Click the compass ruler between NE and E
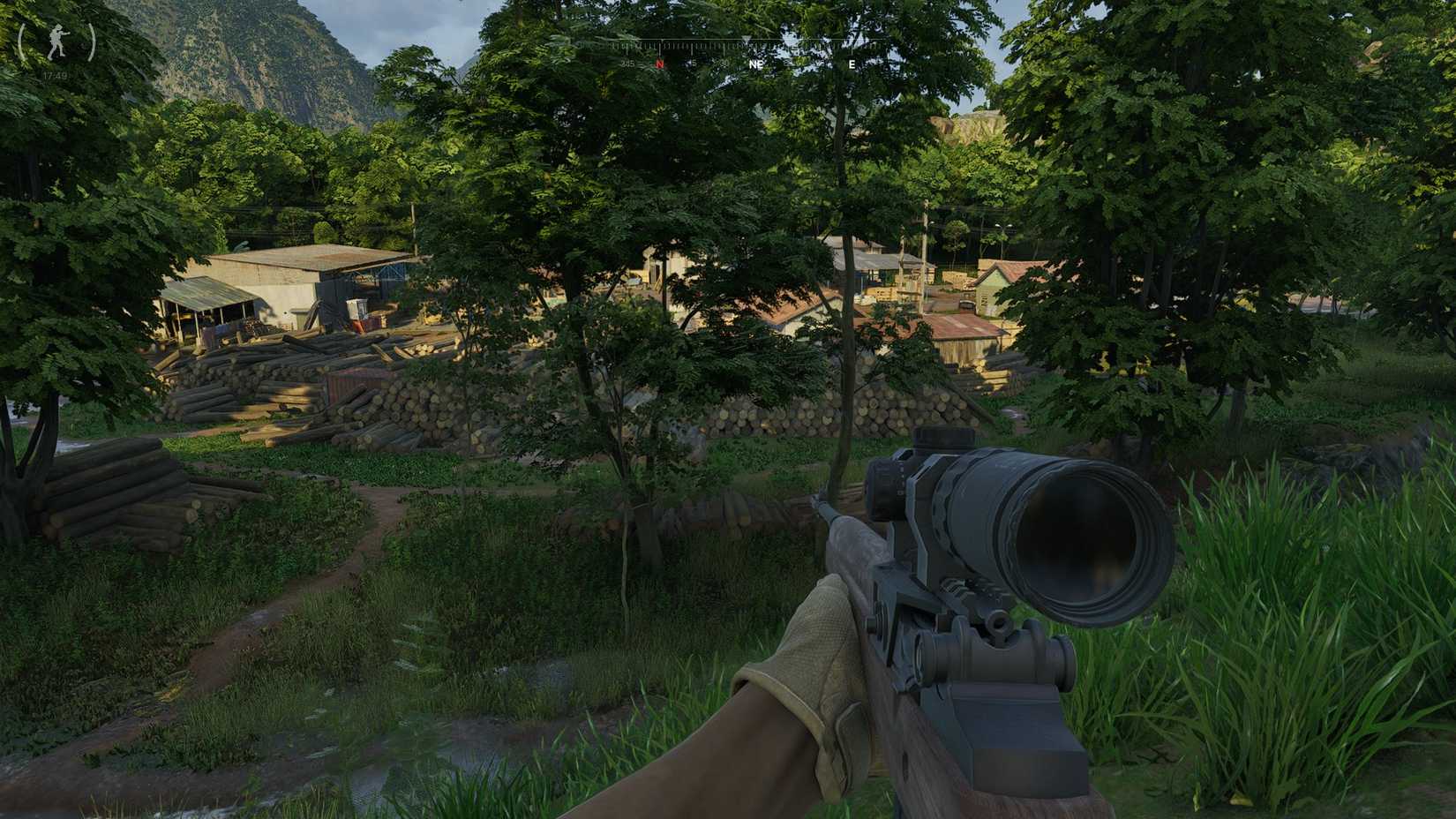Image resolution: width=1456 pixels, height=819 pixels. point(803,44)
